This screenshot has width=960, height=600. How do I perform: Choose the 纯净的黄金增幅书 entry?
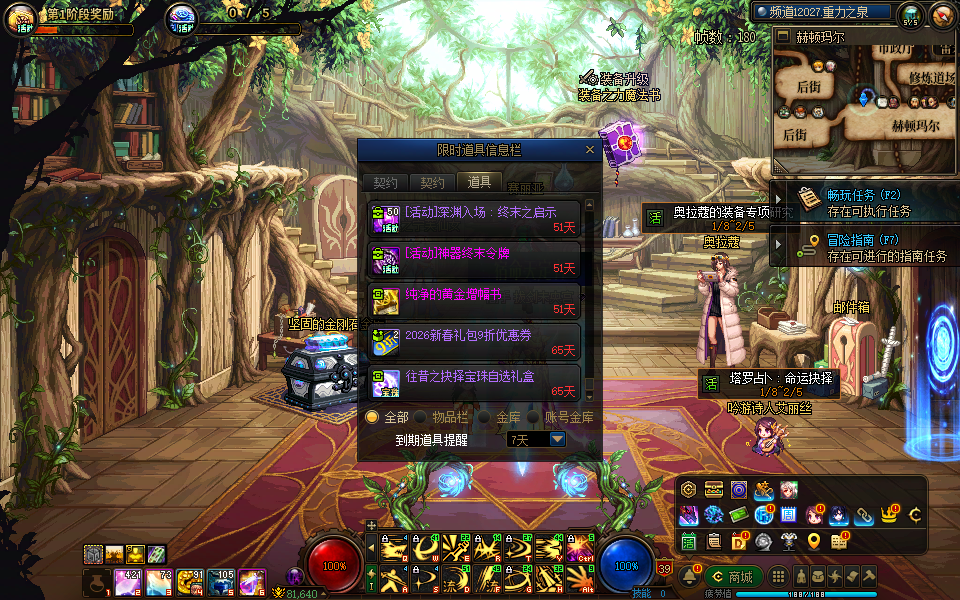pos(474,301)
